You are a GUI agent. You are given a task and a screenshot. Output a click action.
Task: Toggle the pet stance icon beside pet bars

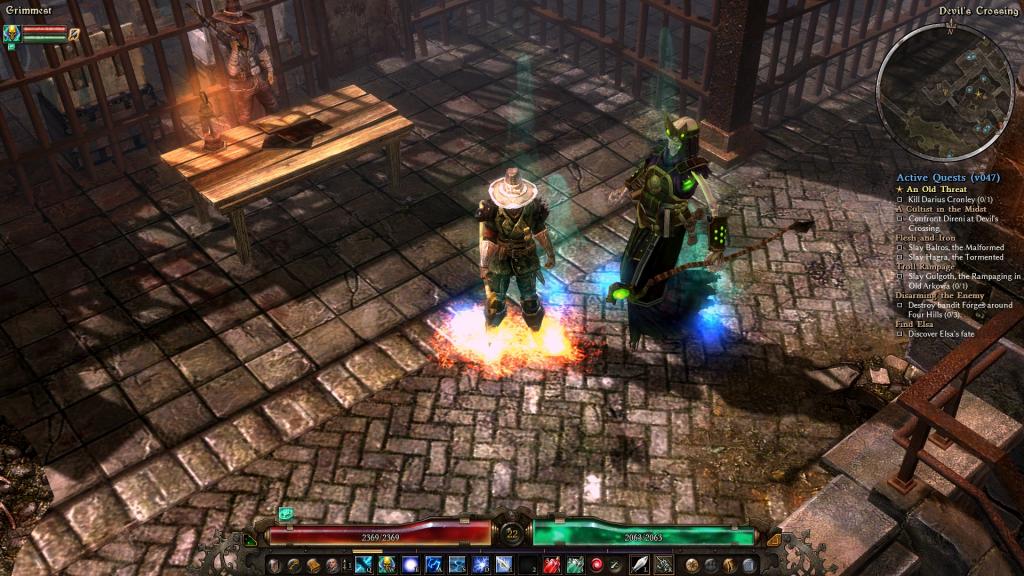[x=74, y=34]
